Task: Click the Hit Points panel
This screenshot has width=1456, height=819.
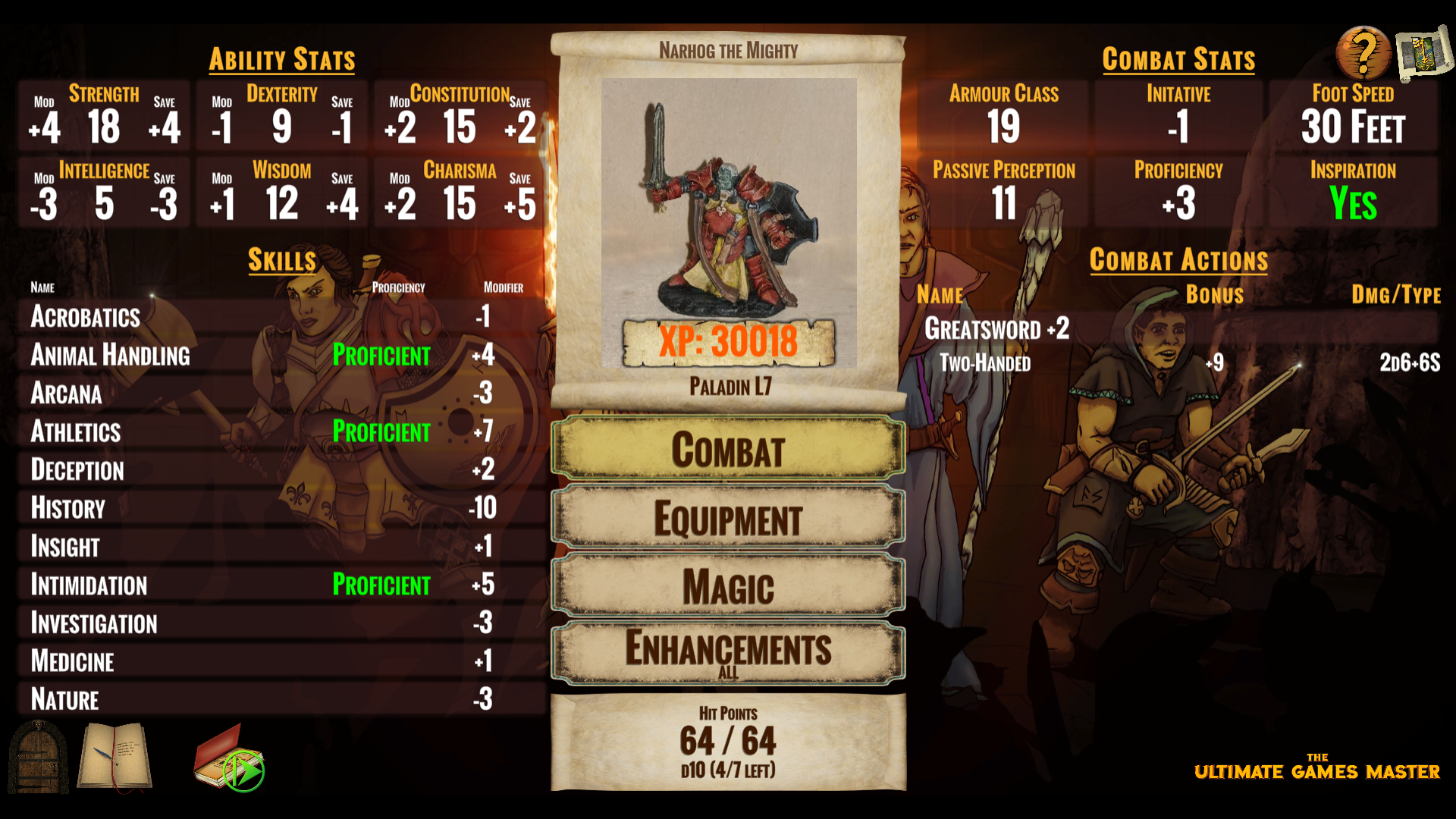Action: (x=728, y=742)
